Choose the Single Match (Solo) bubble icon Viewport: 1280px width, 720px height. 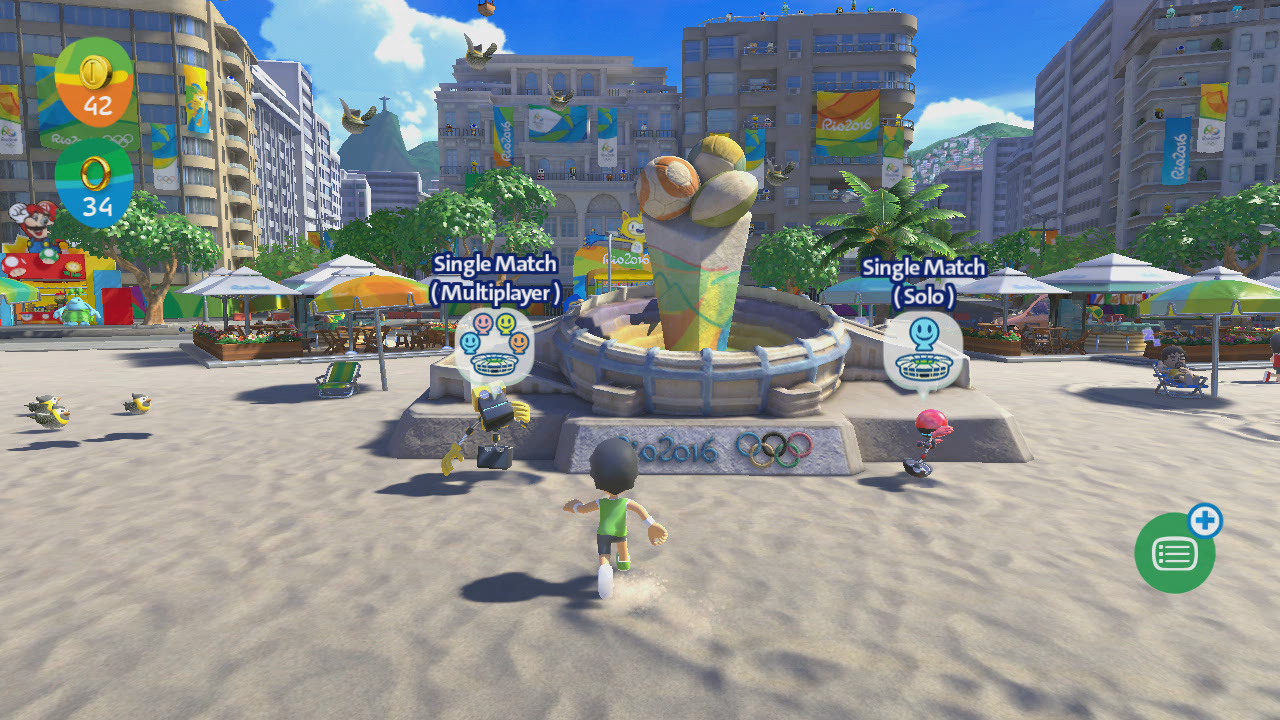point(922,350)
